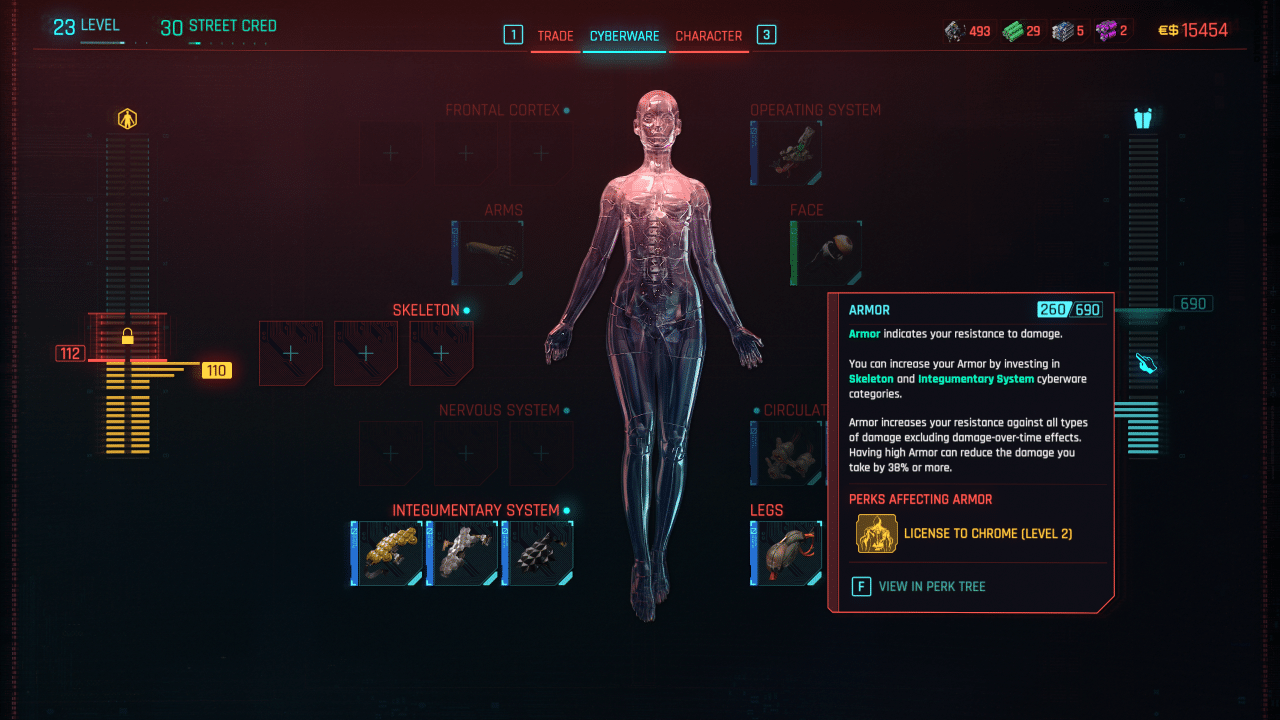Image resolution: width=1280 pixels, height=720 pixels.
Task: Click the eurodollar balance of 15454
Action: (1203, 30)
